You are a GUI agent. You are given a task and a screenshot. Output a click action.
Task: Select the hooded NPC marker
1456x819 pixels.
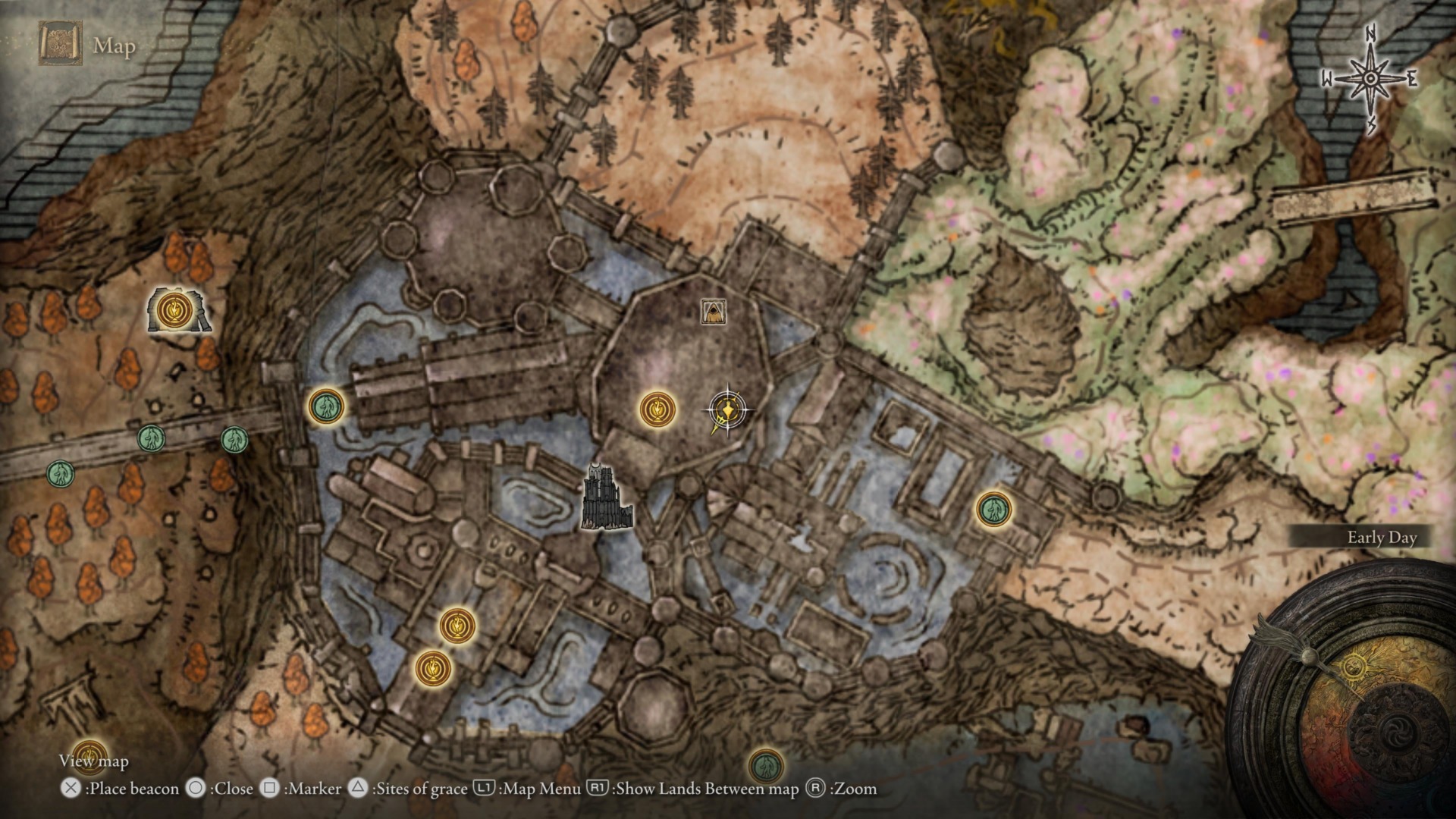pyautogui.click(x=713, y=311)
